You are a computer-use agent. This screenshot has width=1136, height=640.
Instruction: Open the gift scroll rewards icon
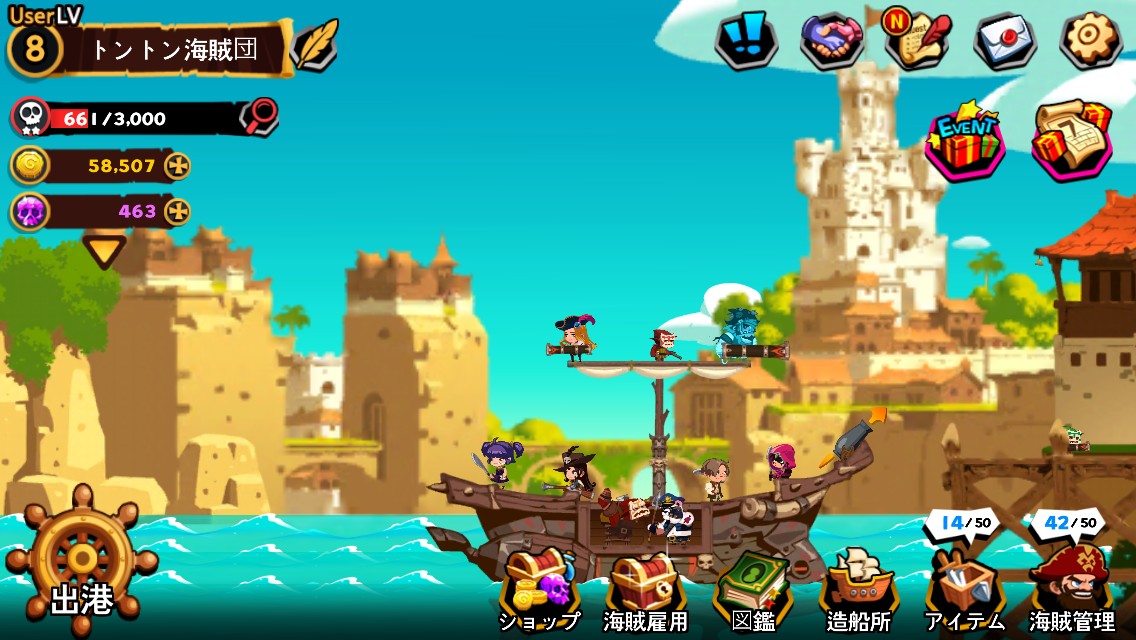(x=1073, y=140)
